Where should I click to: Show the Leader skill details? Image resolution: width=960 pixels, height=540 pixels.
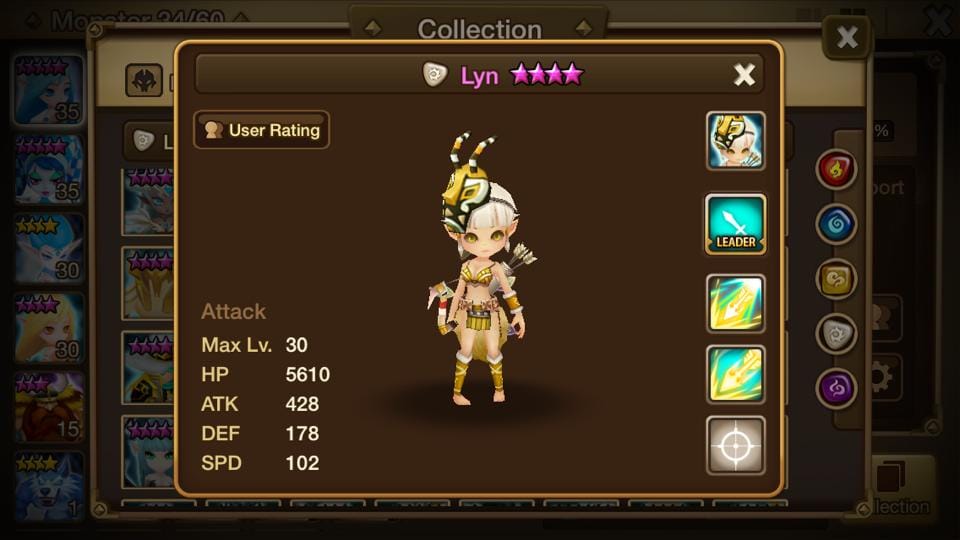736,224
